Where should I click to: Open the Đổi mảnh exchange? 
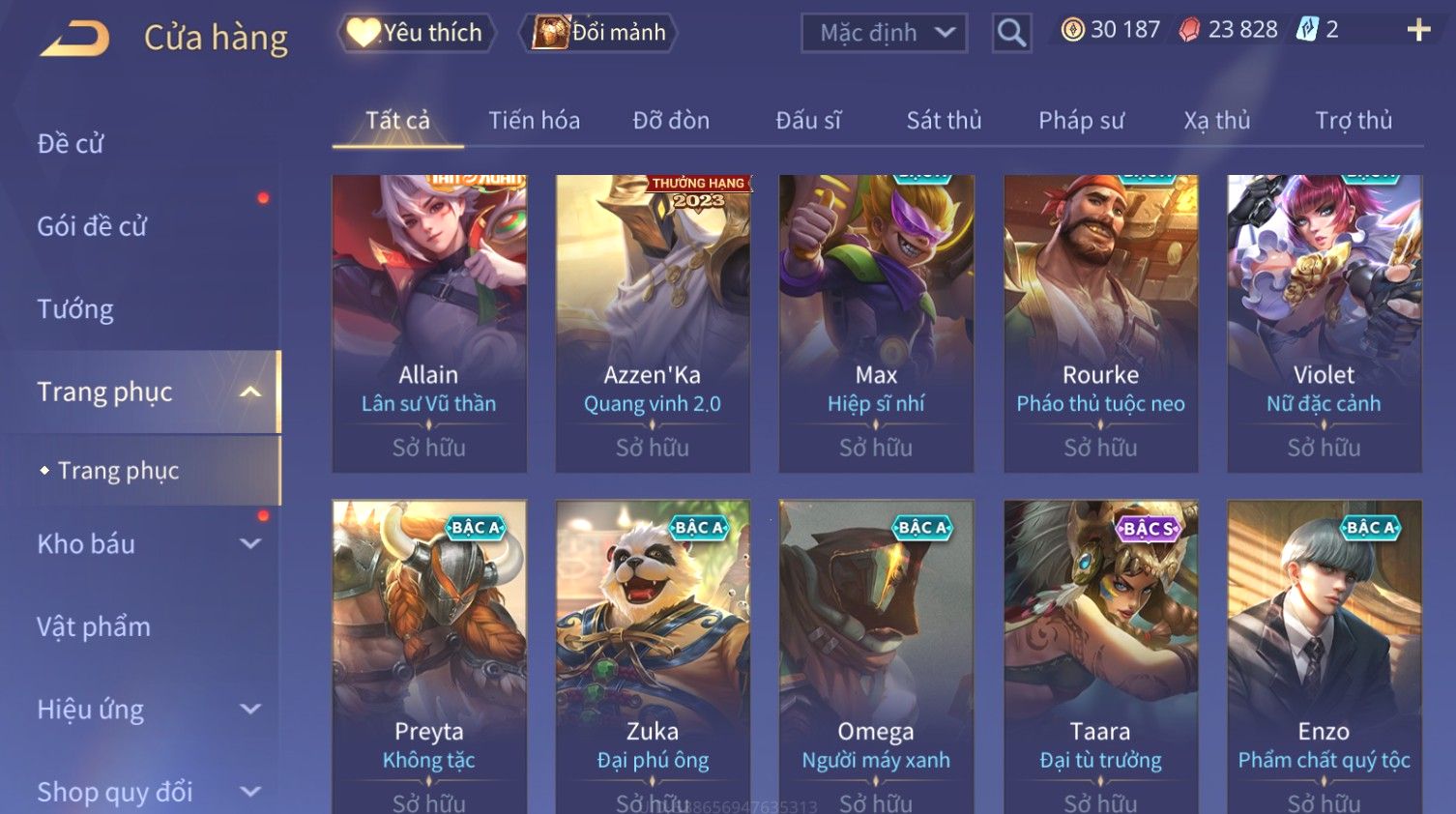pos(599,33)
